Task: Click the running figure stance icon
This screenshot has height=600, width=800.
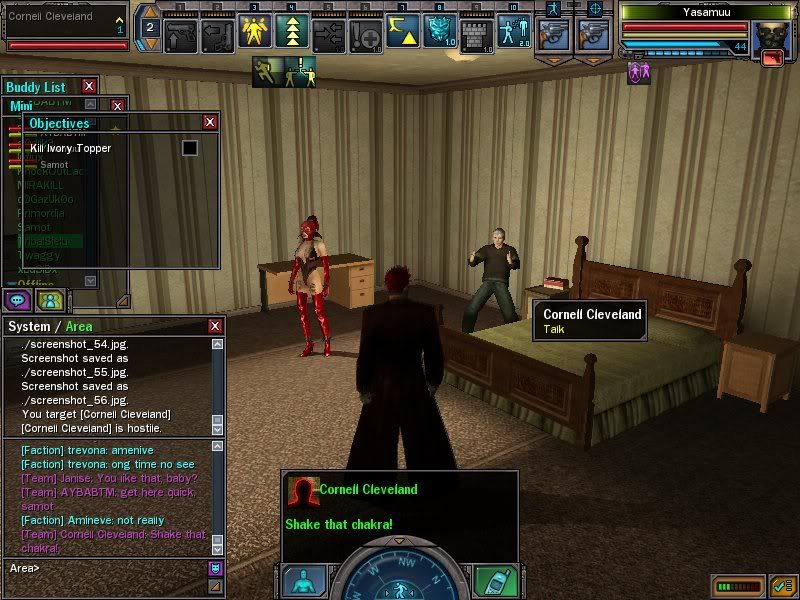Action: [x=267, y=71]
